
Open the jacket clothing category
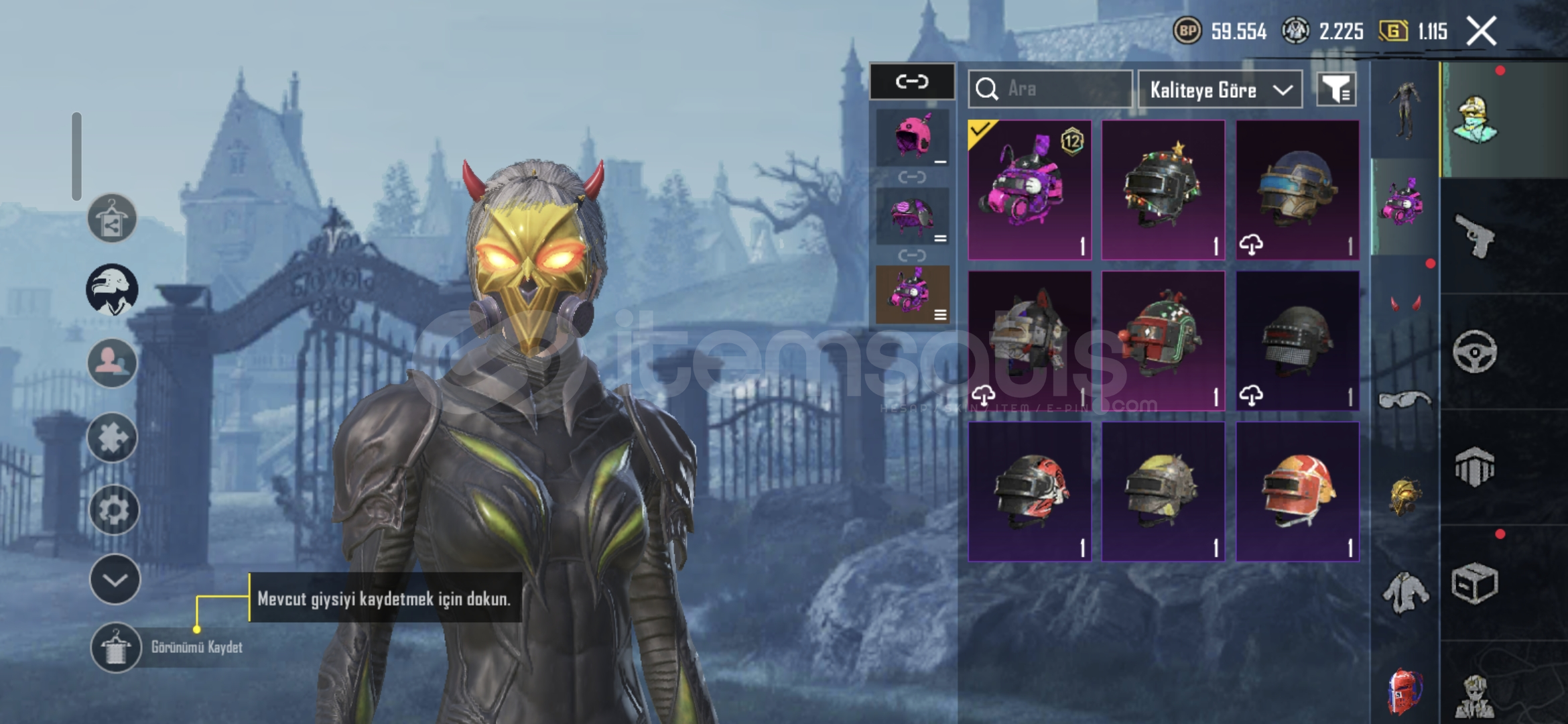tap(1404, 593)
